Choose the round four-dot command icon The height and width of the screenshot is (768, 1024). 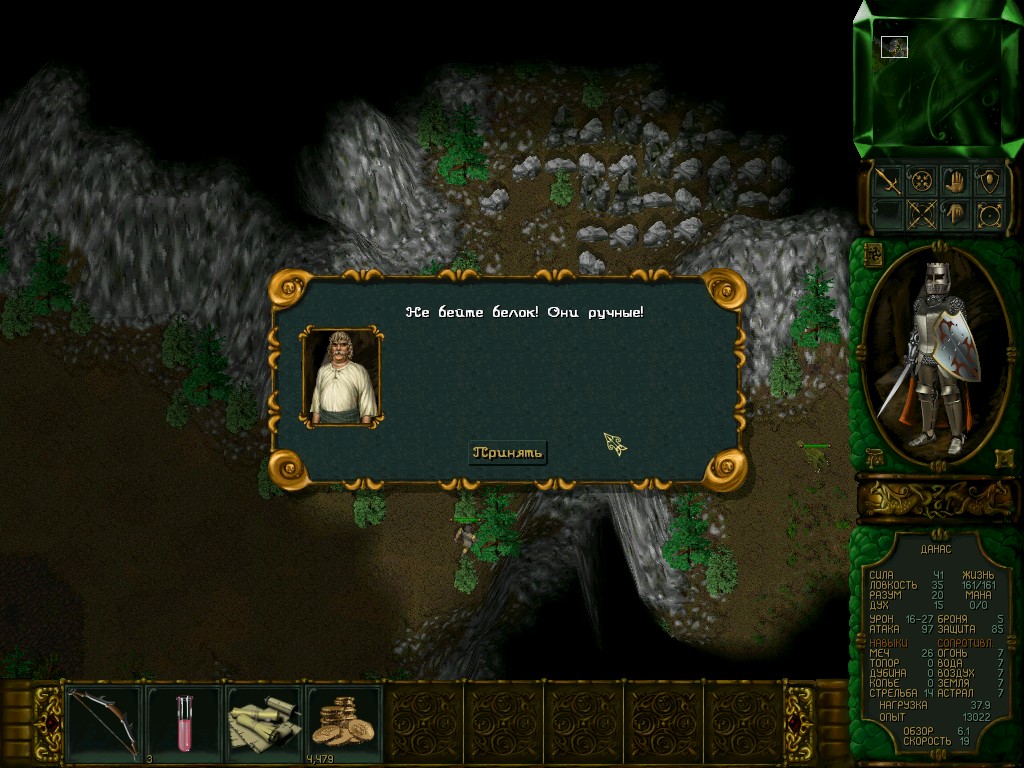pos(920,181)
